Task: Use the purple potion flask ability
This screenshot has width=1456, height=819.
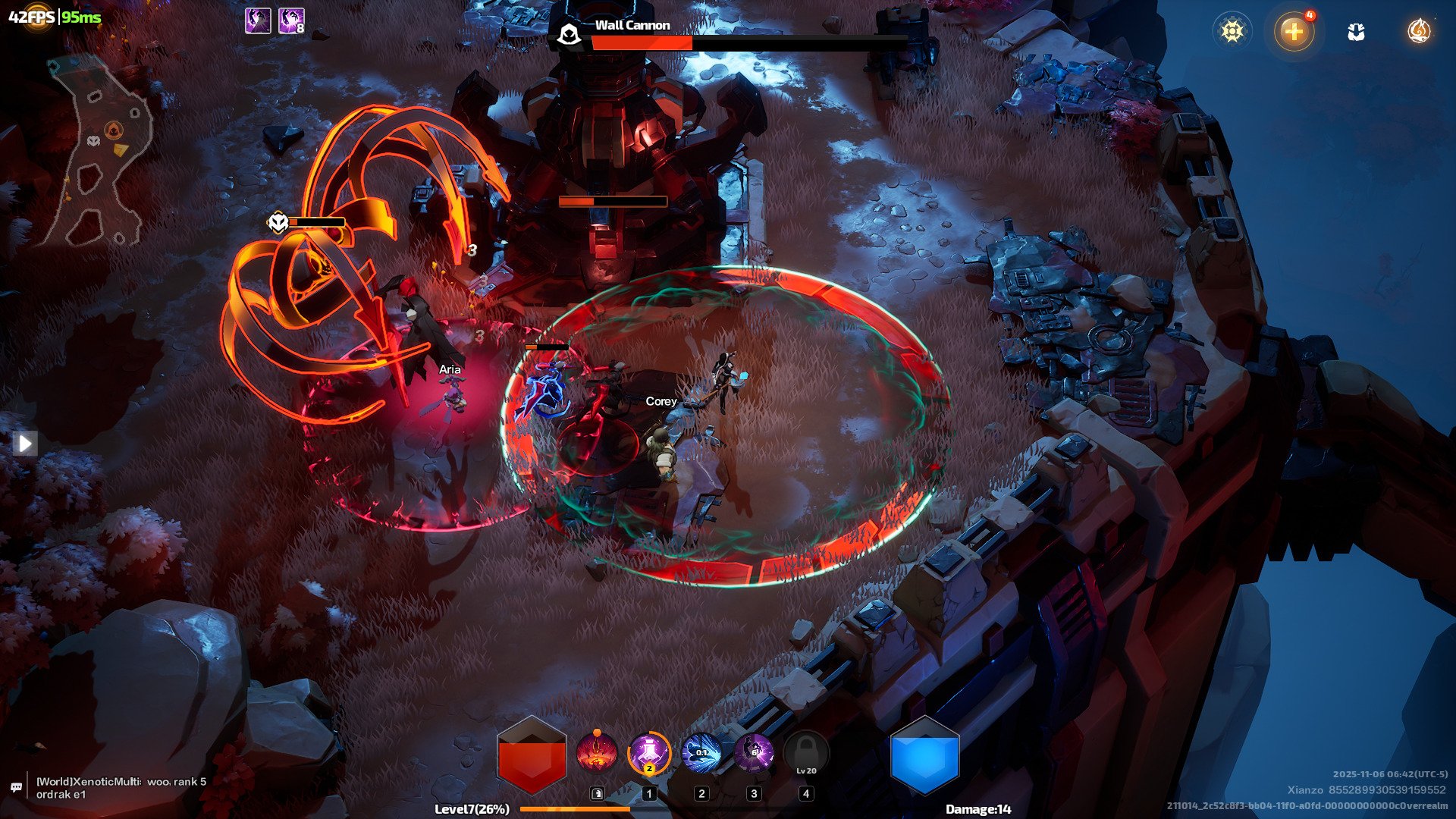Action: [649, 754]
